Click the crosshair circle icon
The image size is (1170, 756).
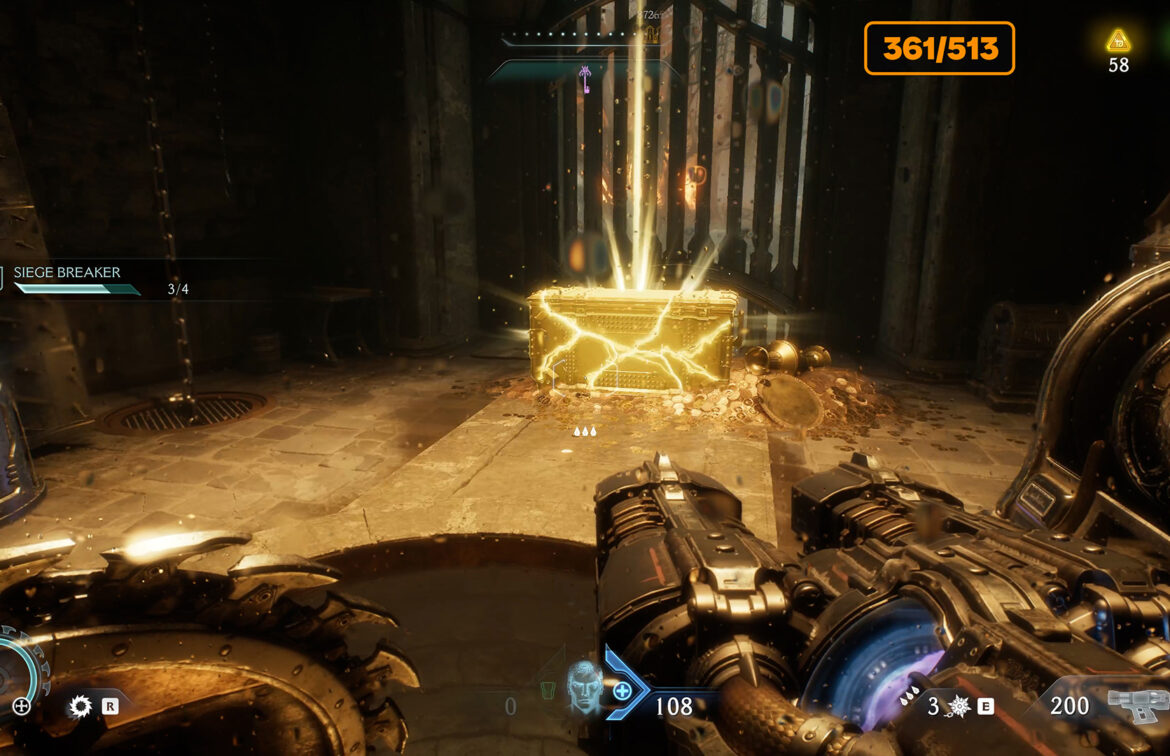pos(21,706)
